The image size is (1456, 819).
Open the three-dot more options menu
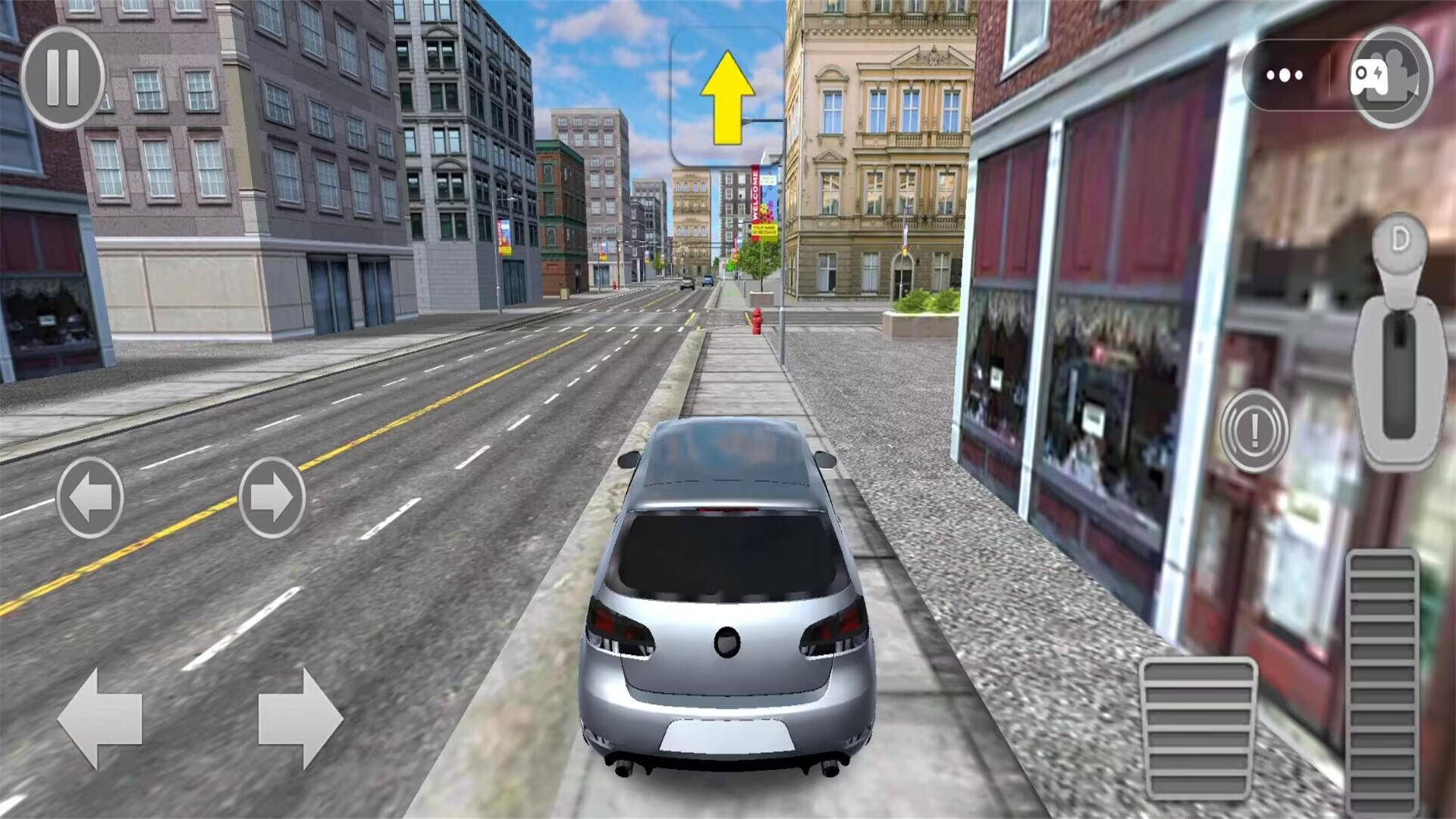click(1285, 76)
